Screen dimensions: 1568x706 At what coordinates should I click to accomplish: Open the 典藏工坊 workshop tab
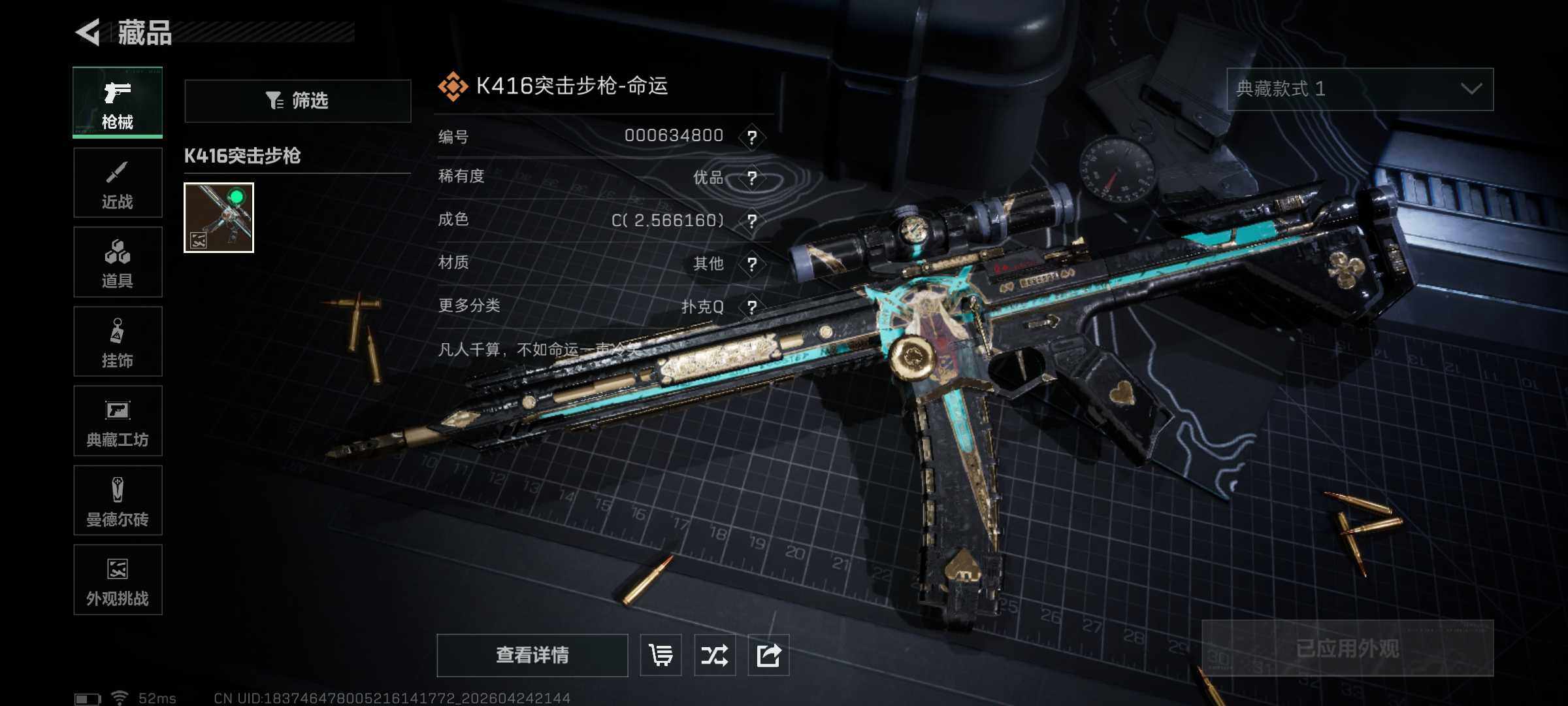(x=118, y=421)
